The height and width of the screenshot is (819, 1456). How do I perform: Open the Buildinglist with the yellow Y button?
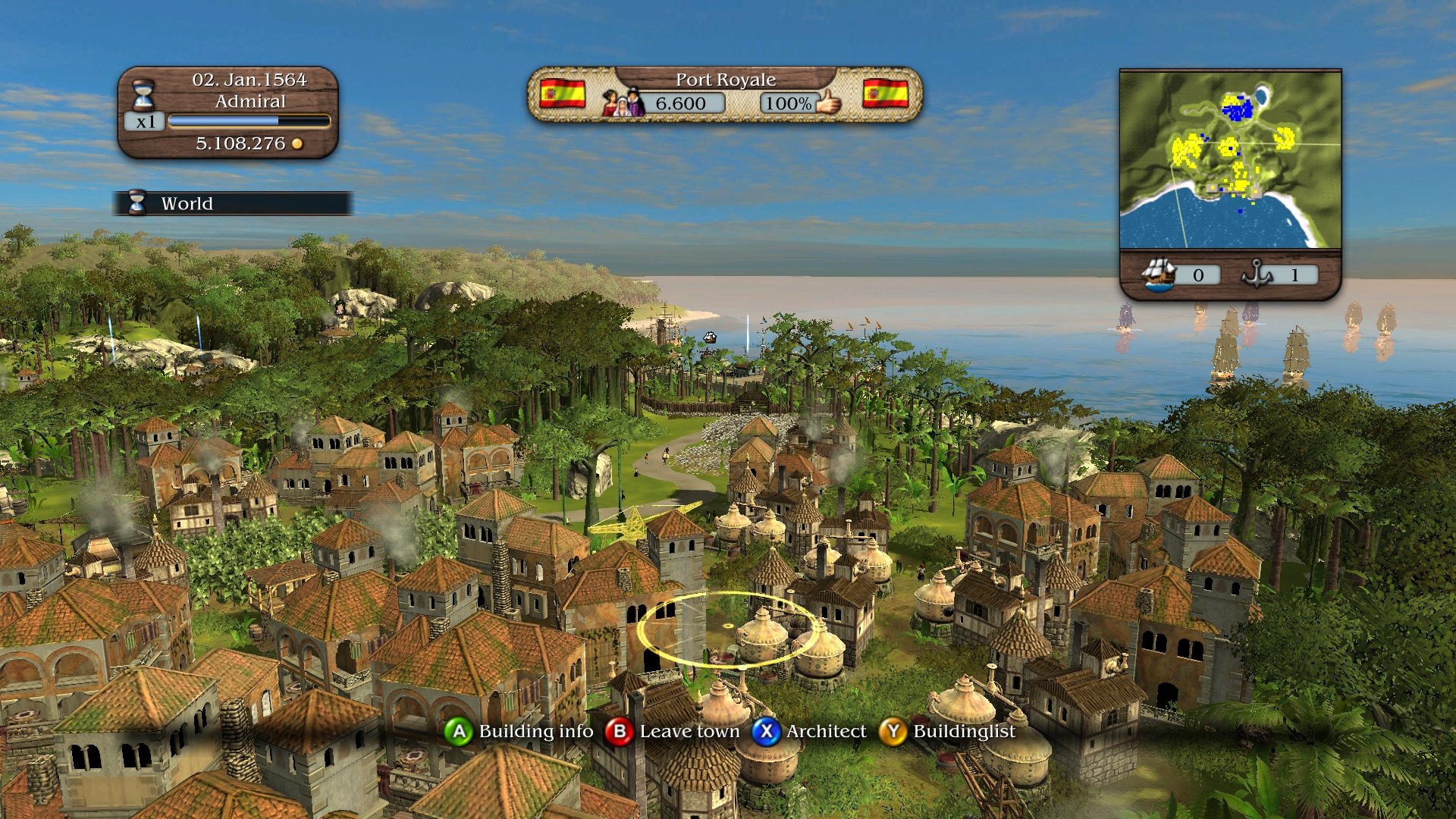click(893, 731)
